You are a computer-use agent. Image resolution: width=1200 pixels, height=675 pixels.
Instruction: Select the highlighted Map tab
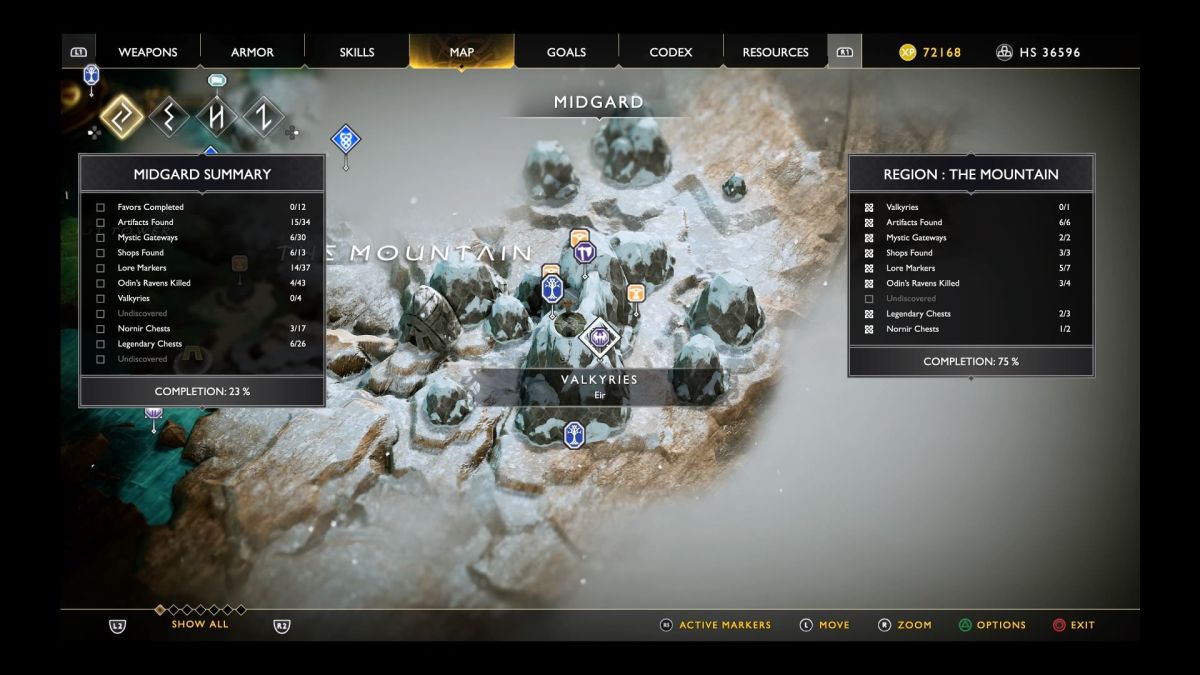coord(462,52)
